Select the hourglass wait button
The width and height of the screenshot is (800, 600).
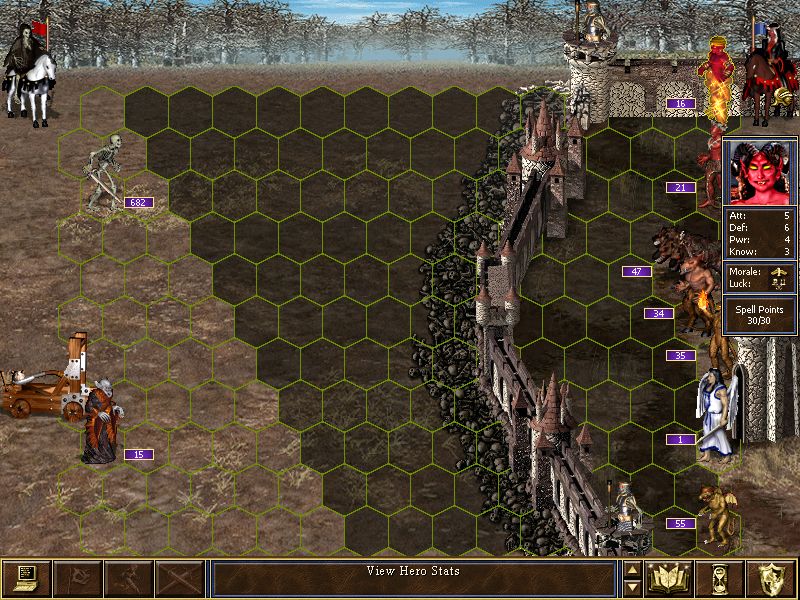(x=721, y=578)
